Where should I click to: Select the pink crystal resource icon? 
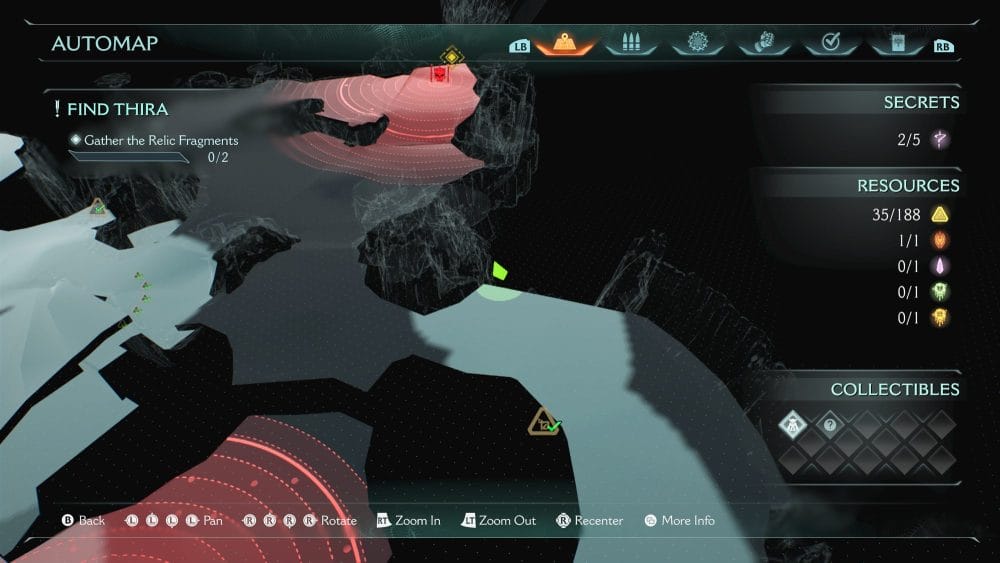click(x=939, y=266)
